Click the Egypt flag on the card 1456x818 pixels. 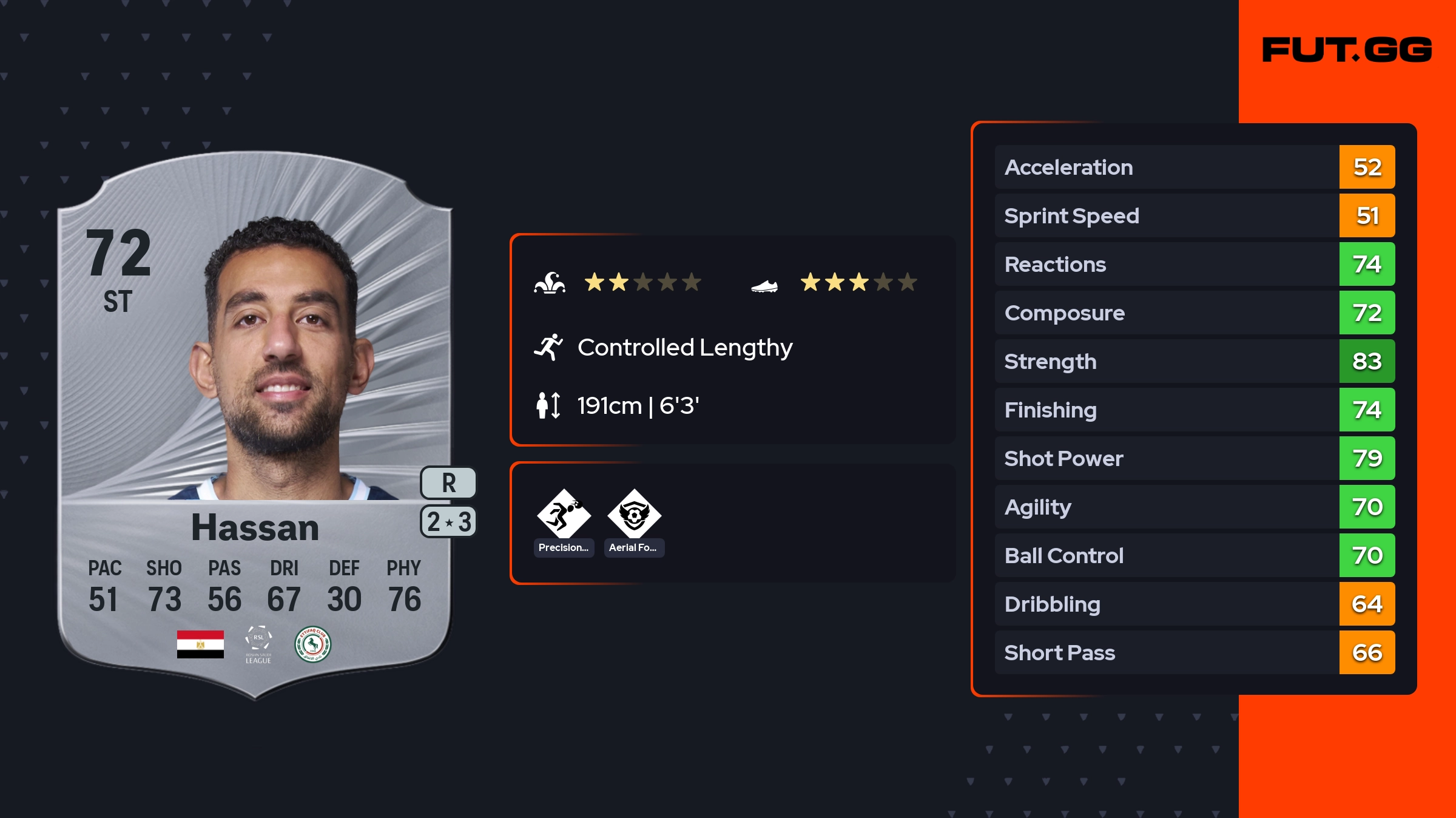(200, 644)
